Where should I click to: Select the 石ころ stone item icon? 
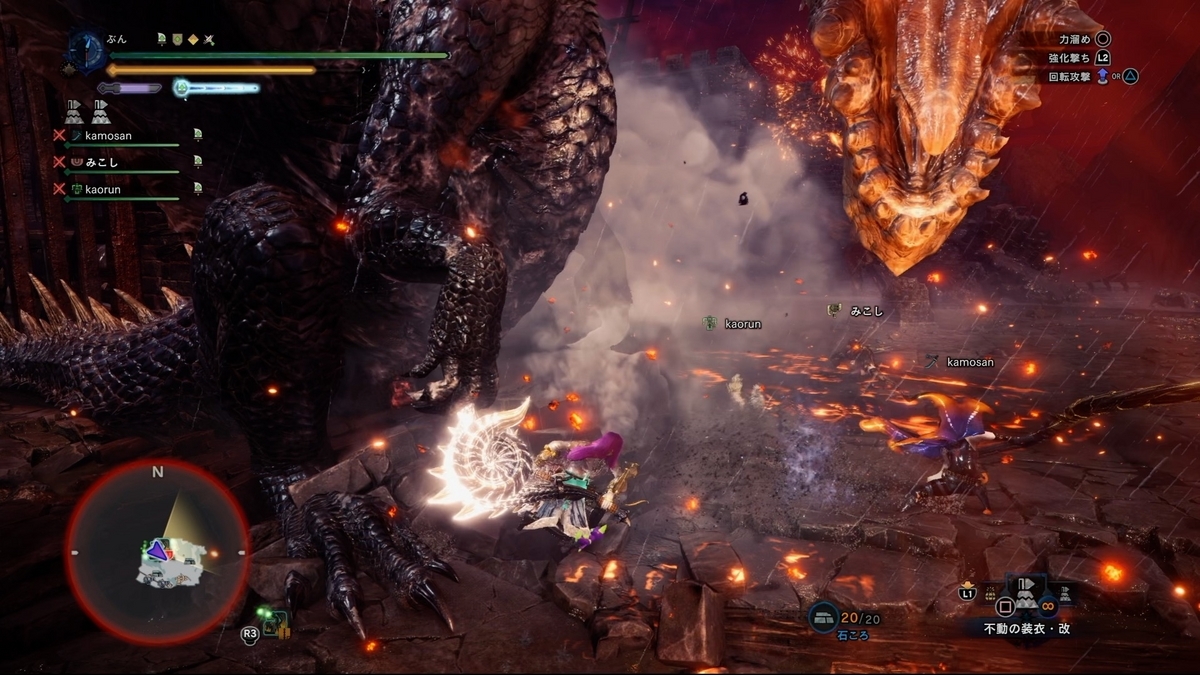click(825, 620)
